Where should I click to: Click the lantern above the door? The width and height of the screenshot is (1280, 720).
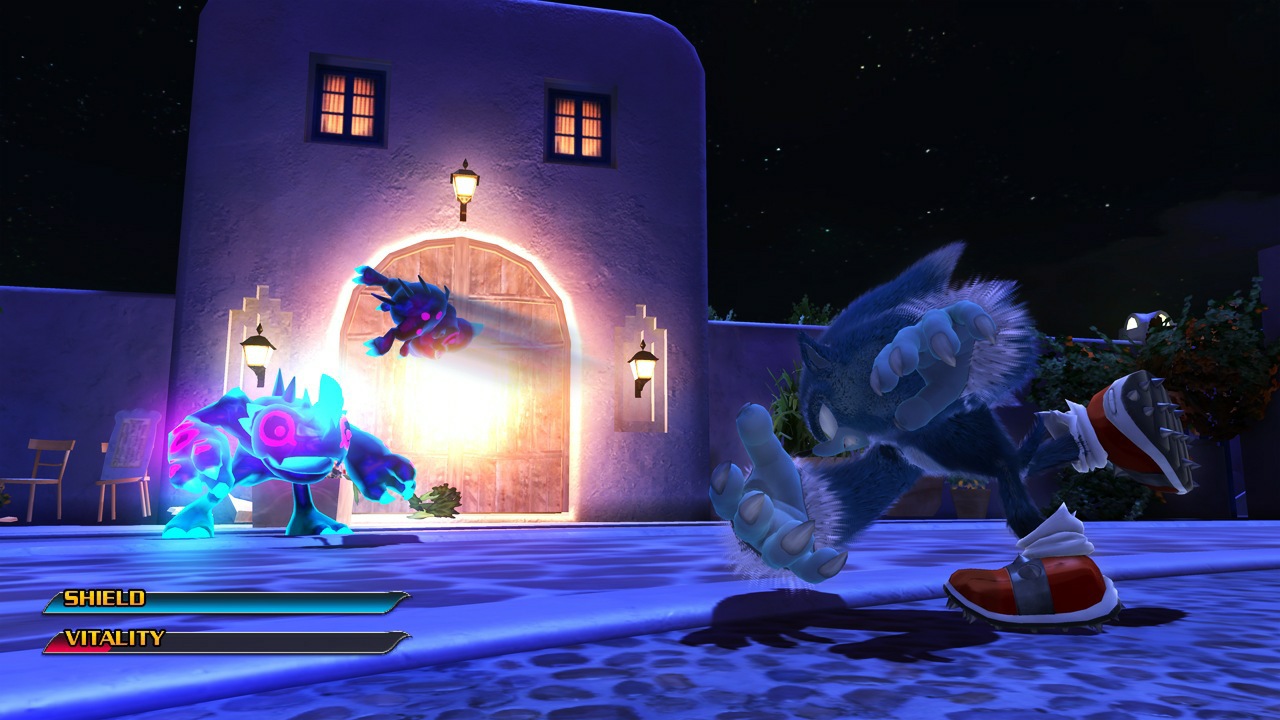tap(464, 185)
